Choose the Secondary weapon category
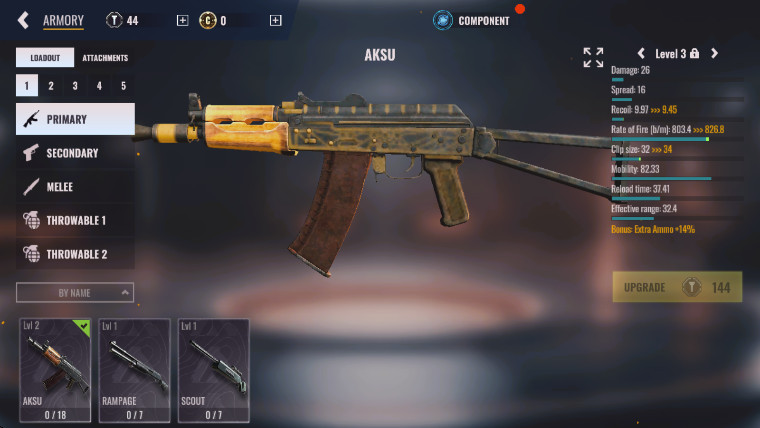 (x=75, y=153)
